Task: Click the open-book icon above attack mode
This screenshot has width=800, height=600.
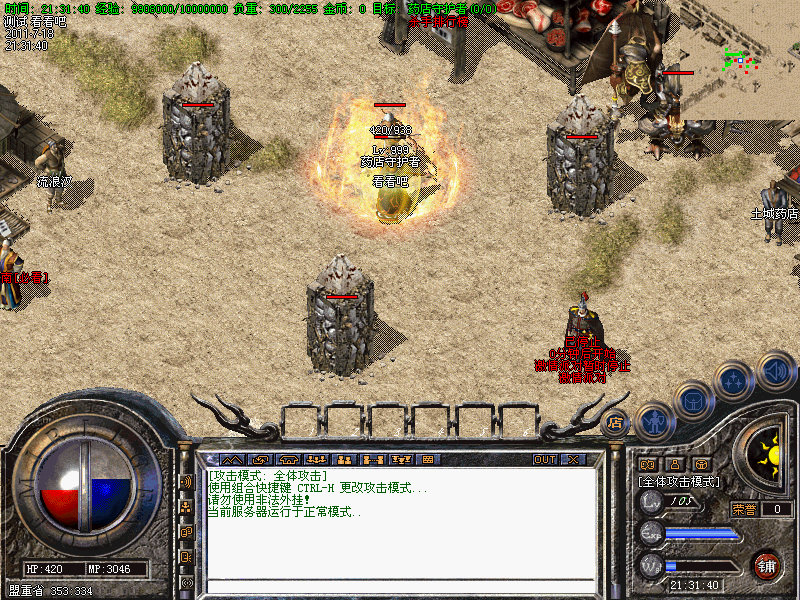Action: pyautogui.click(x=647, y=464)
